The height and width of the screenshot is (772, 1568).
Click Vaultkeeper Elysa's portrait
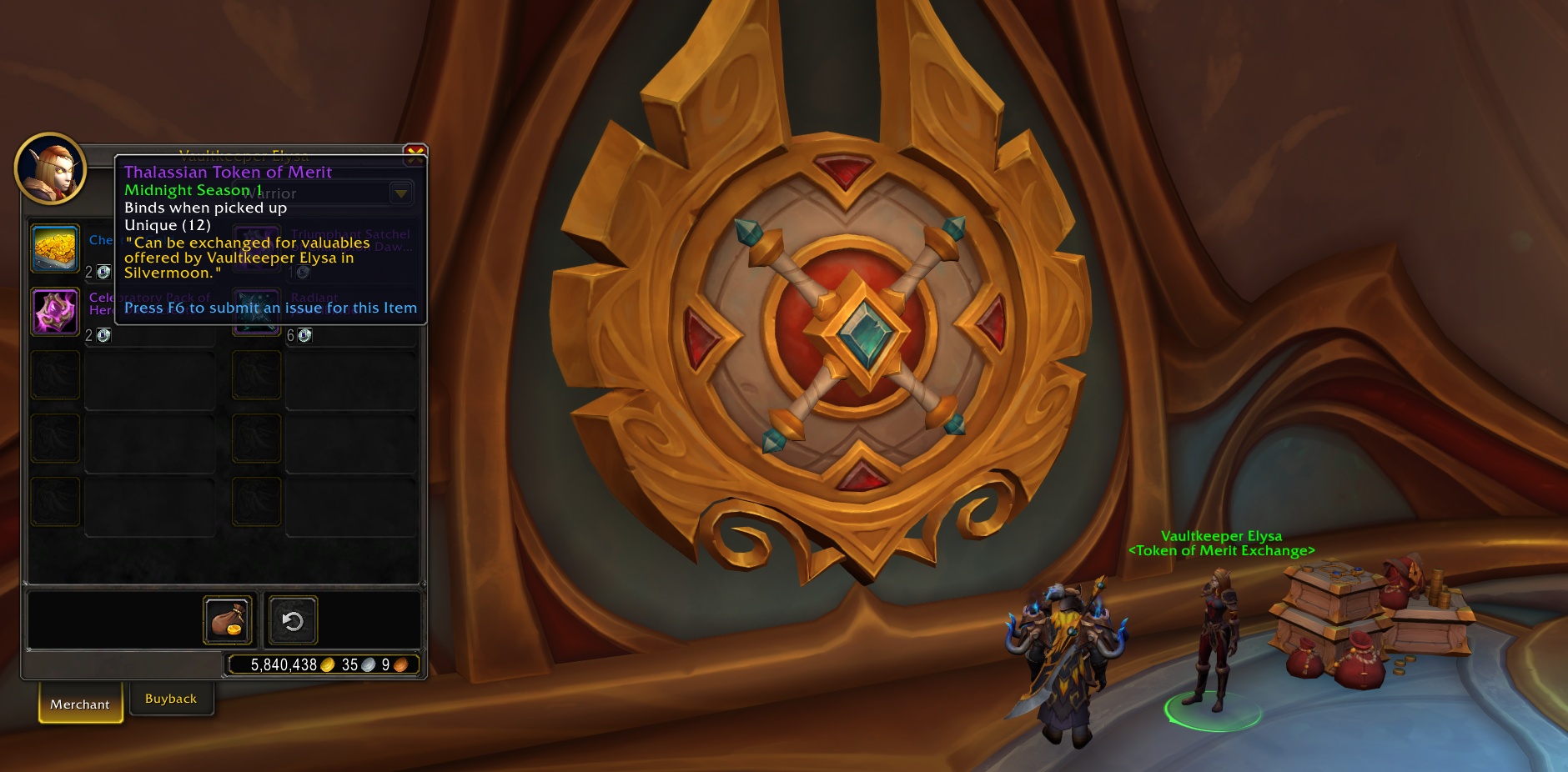pyautogui.click(x=50, y=168)
